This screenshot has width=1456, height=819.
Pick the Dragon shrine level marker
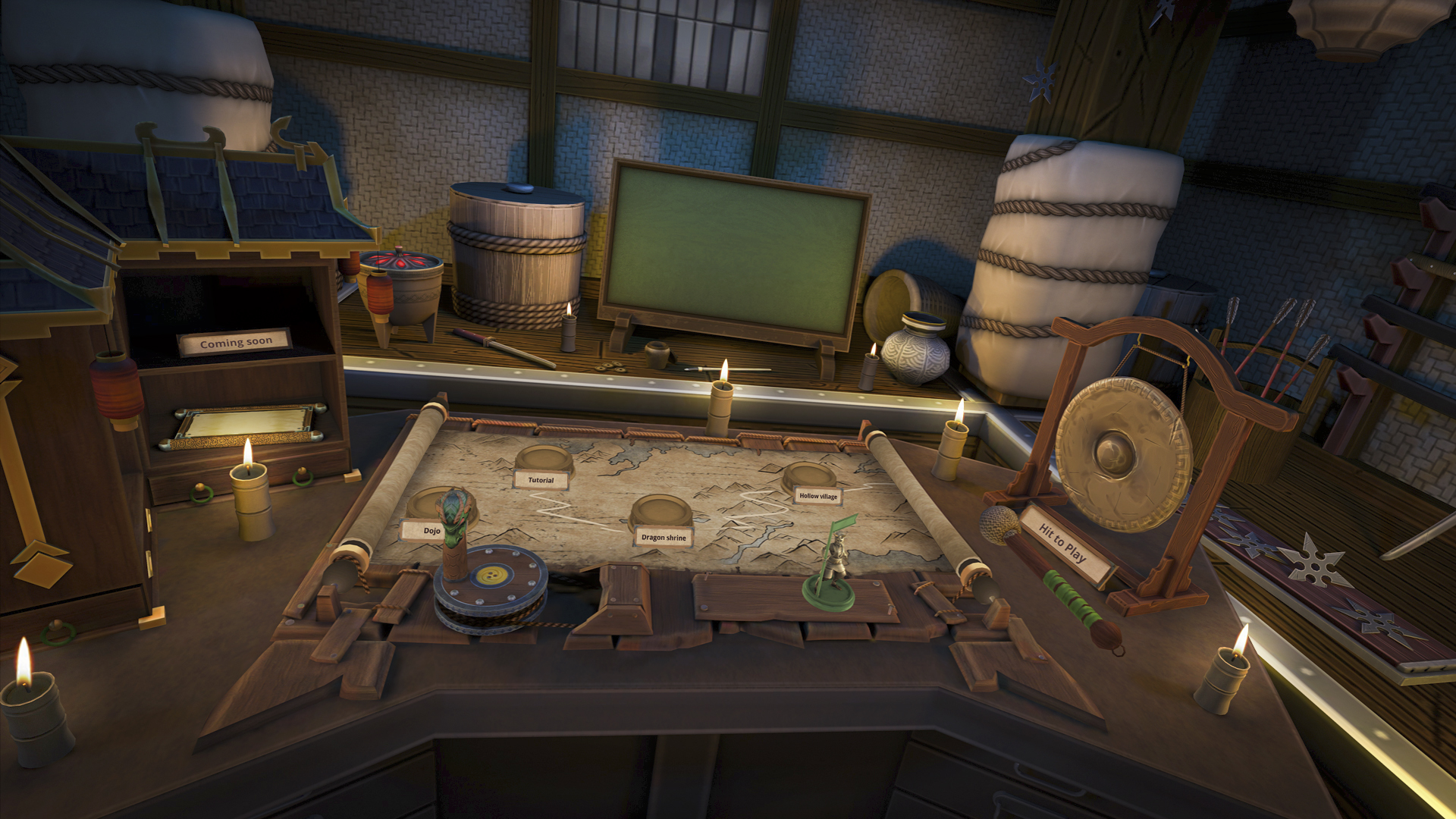657,512
